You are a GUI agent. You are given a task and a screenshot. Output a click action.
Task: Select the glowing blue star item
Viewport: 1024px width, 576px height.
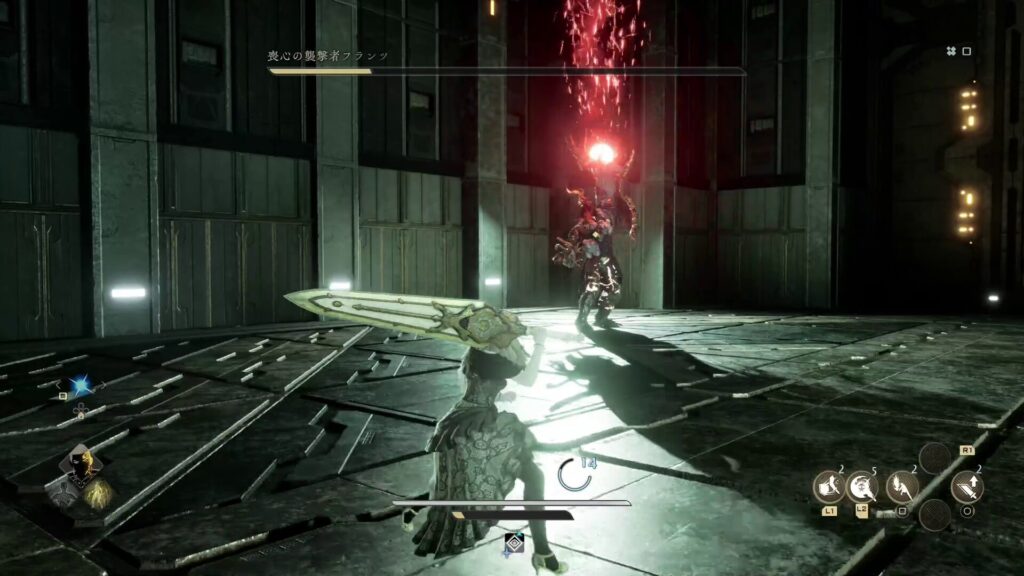pyautogui.click(x=80, y=387)
